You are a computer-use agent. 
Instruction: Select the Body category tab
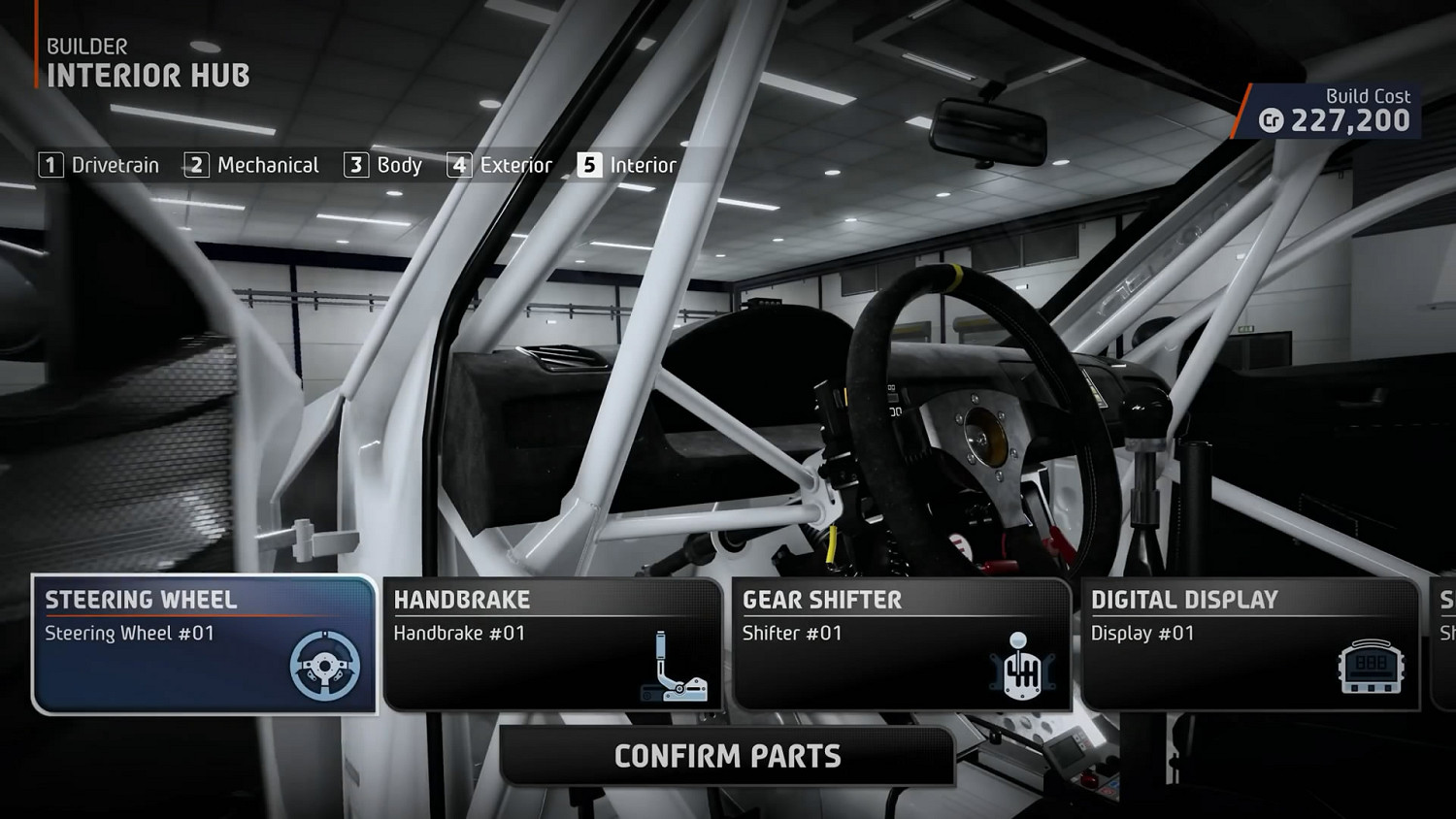[x=400, y=165]
